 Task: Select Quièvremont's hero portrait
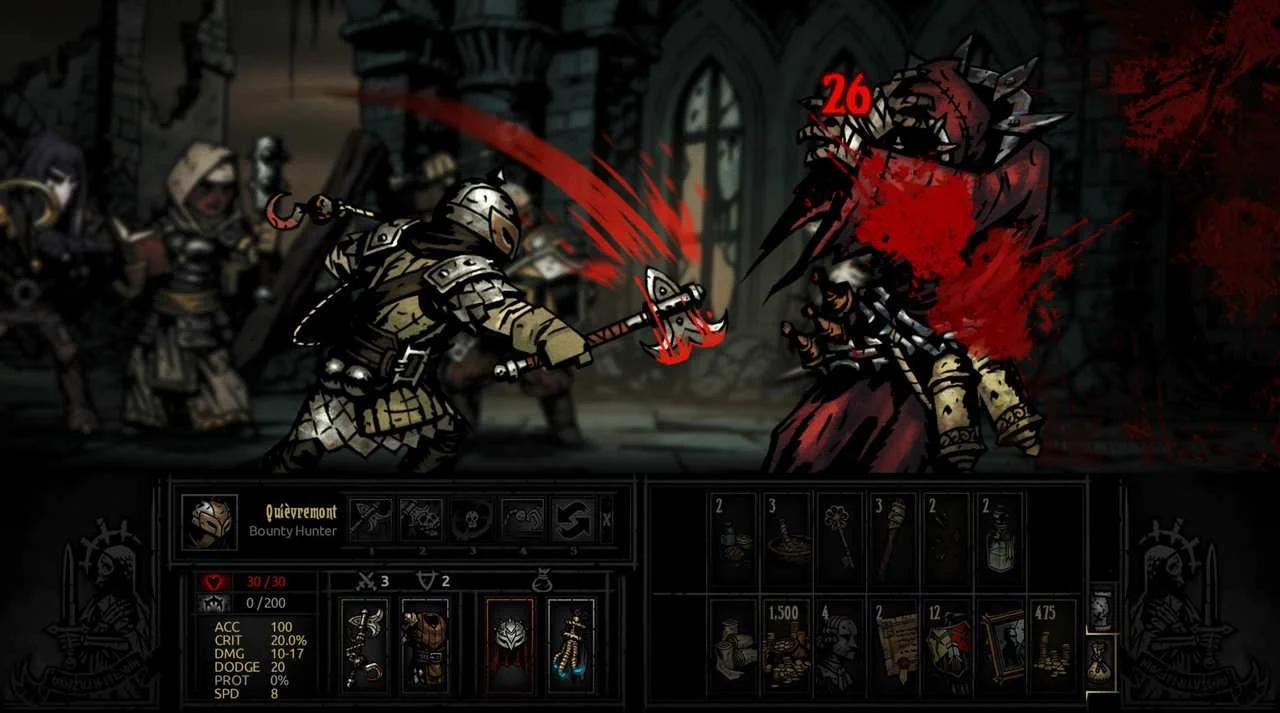pyautogui.click(x=210, y=522)
